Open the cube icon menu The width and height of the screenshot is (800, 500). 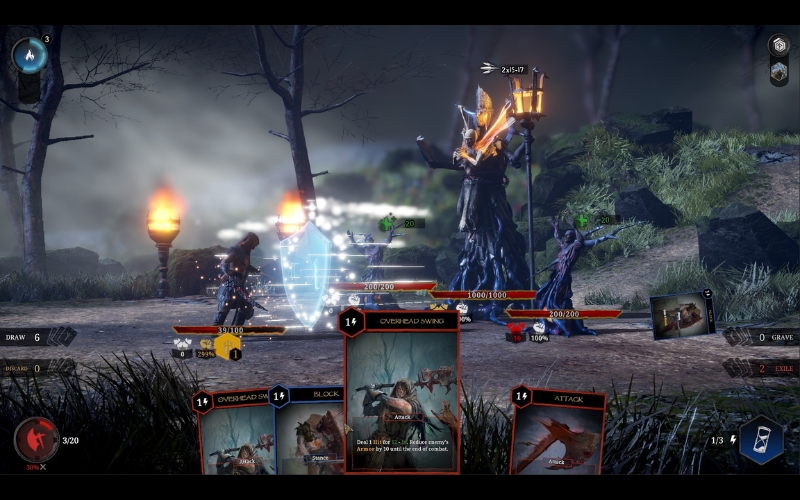[x=778, y=45]
